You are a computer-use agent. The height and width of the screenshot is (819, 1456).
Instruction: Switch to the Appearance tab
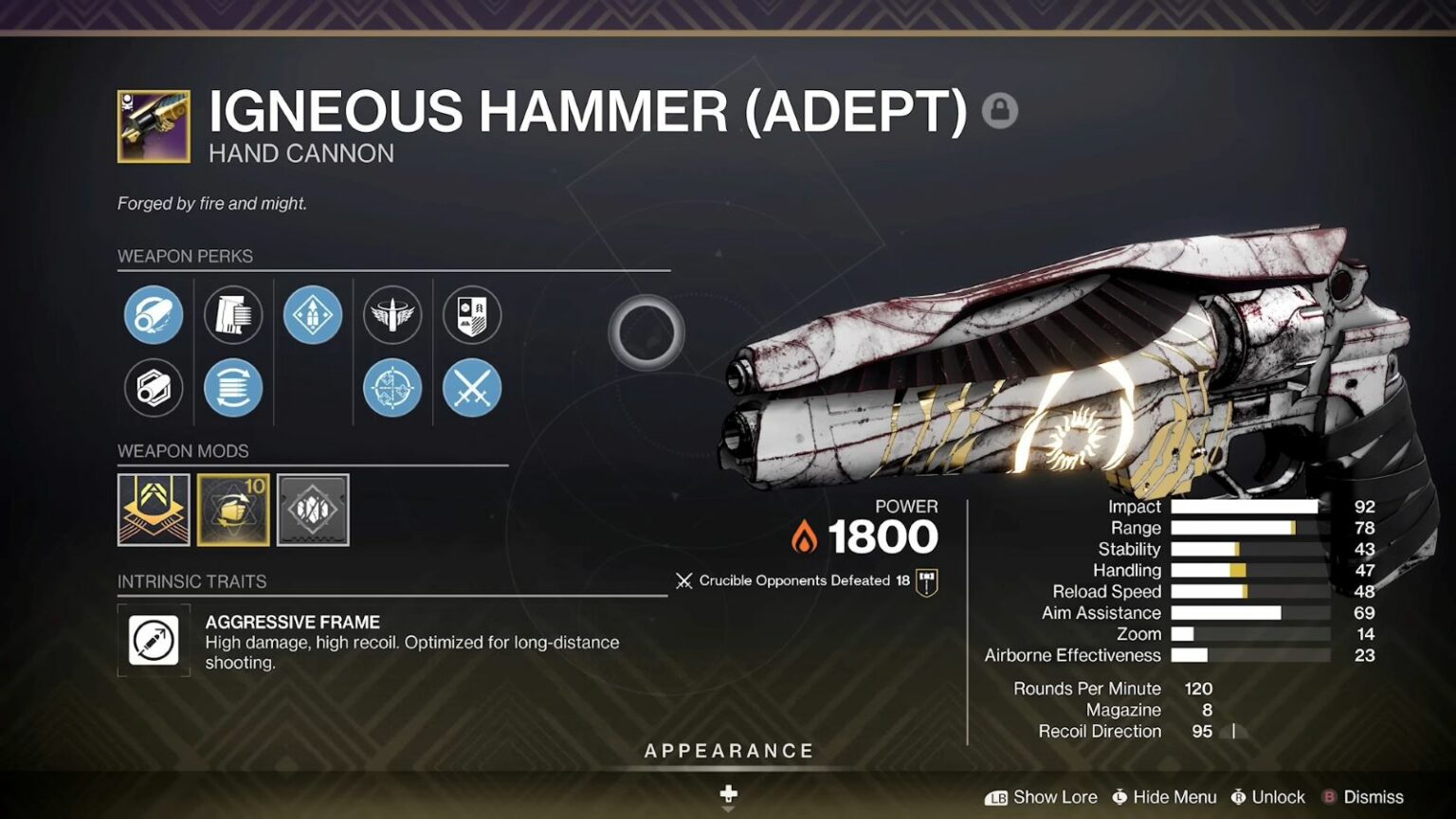[x=727, y=750]
